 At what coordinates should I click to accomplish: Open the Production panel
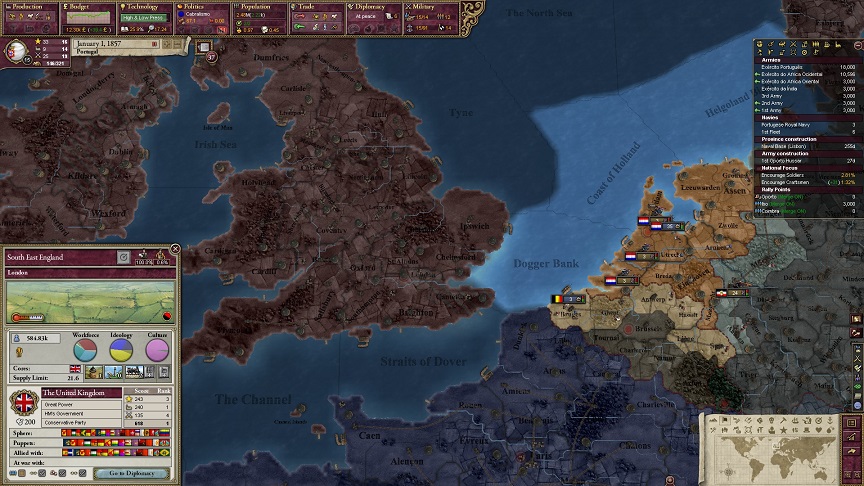pos(28,6)
